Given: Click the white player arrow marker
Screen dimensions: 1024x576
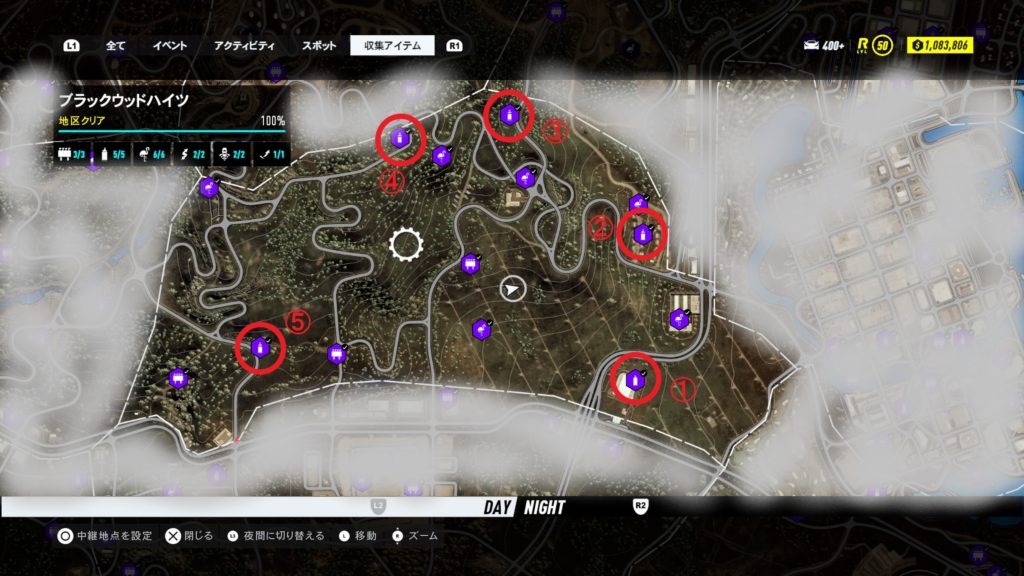Looking at the screenshot, I should tap(512, 289).
